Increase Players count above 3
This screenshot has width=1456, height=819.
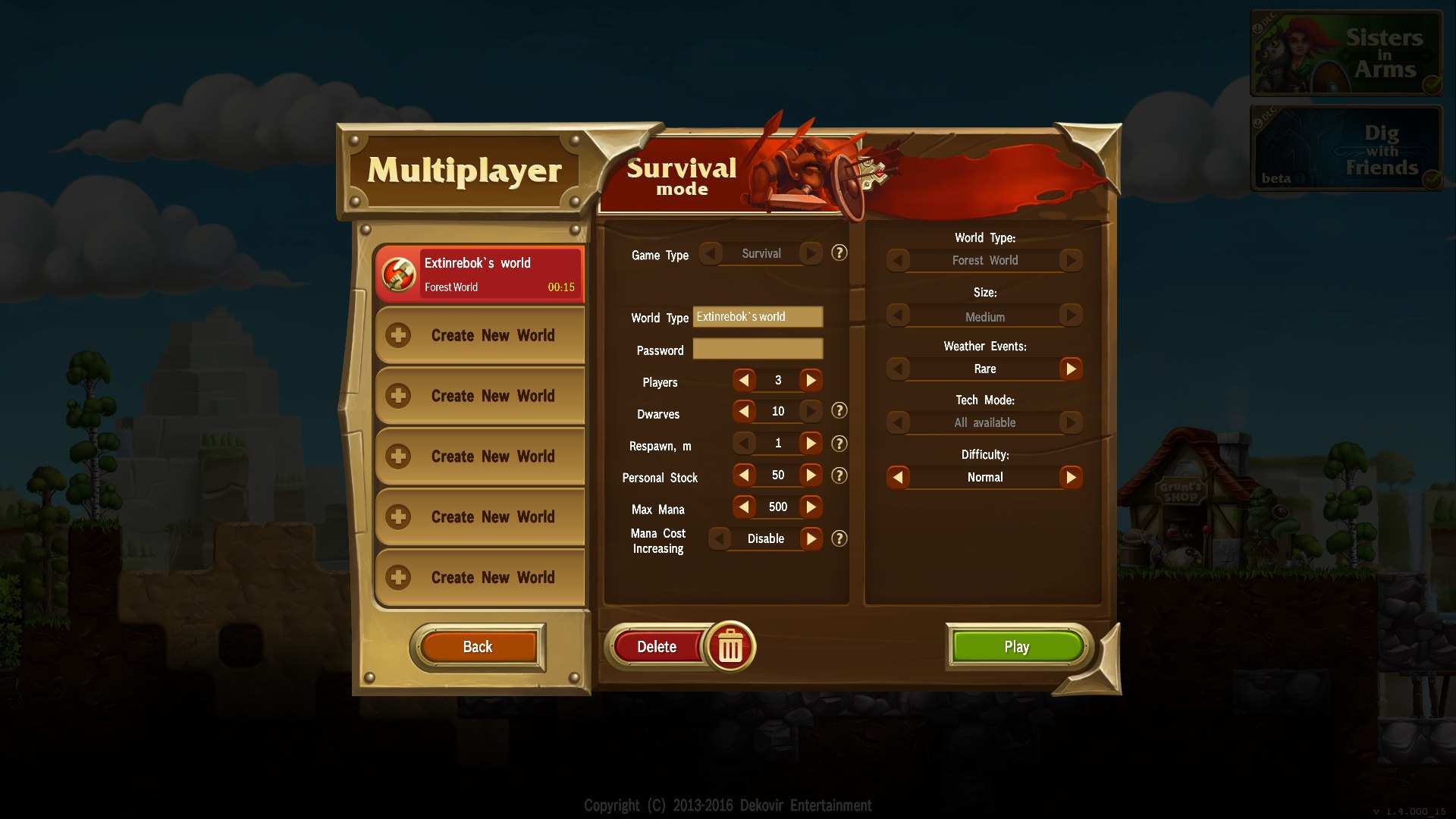pyautogui.click(x=811, y=380)
